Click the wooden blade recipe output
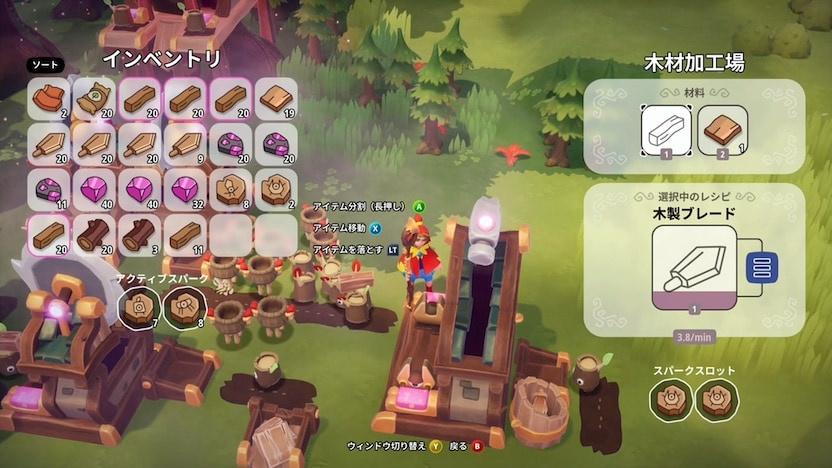The width and height of the screenshot is (832, 468). 694,267
